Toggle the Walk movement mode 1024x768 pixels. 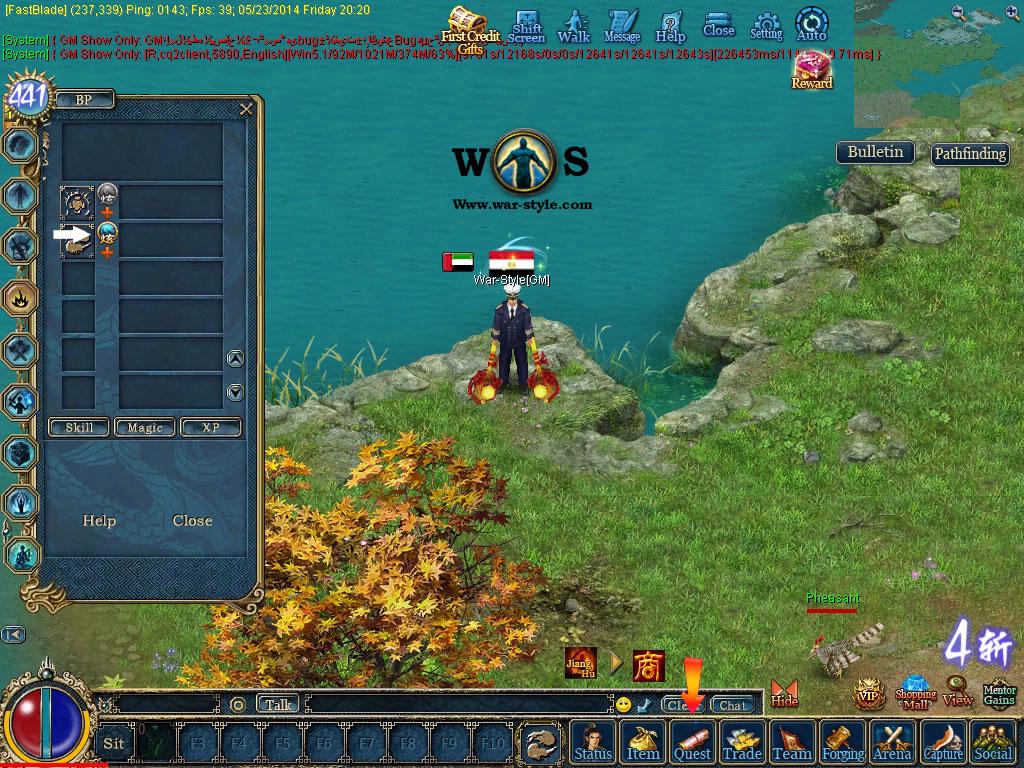click(x=574, y=24)
